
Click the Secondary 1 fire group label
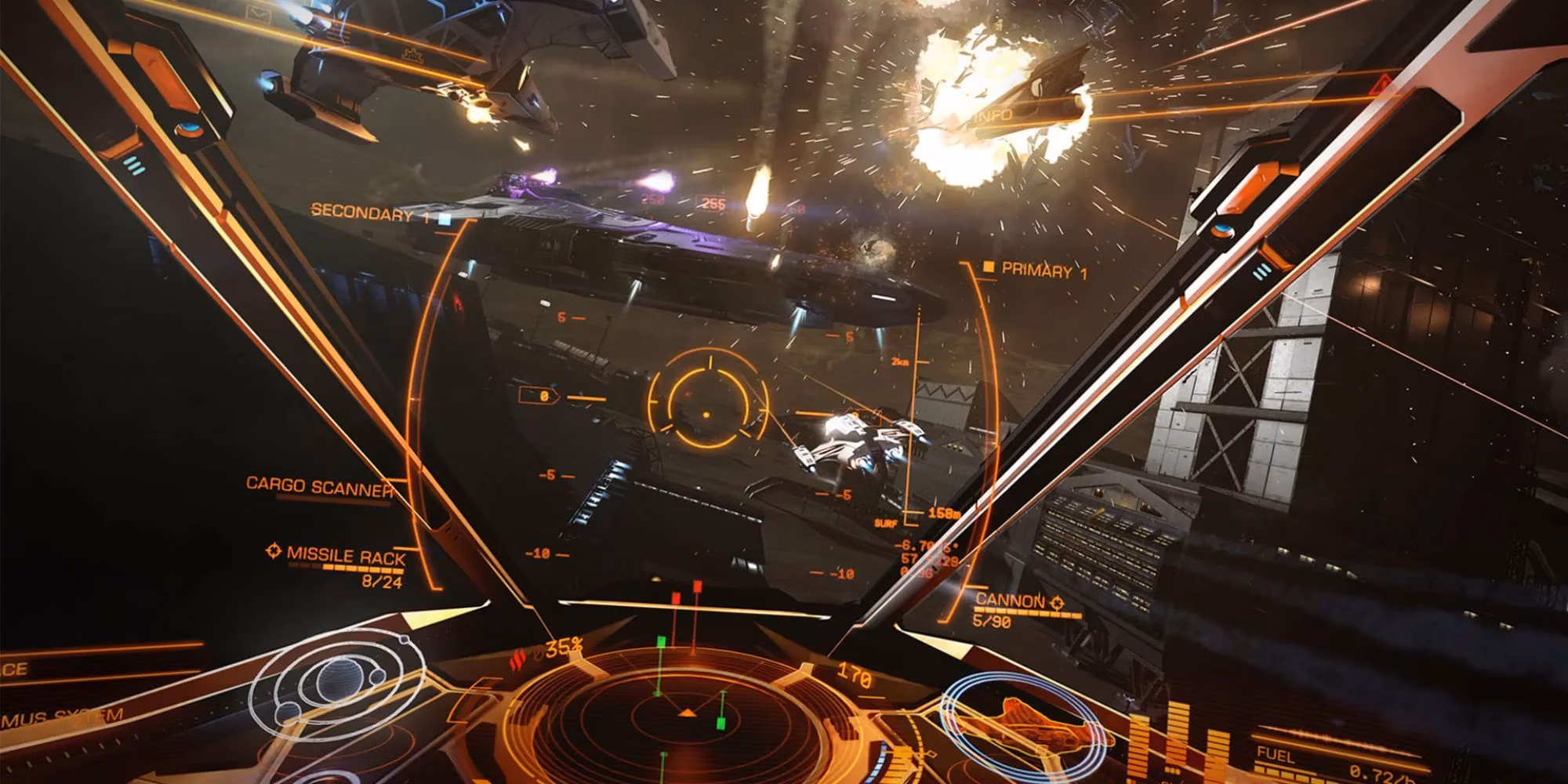[x=361, y=212]
